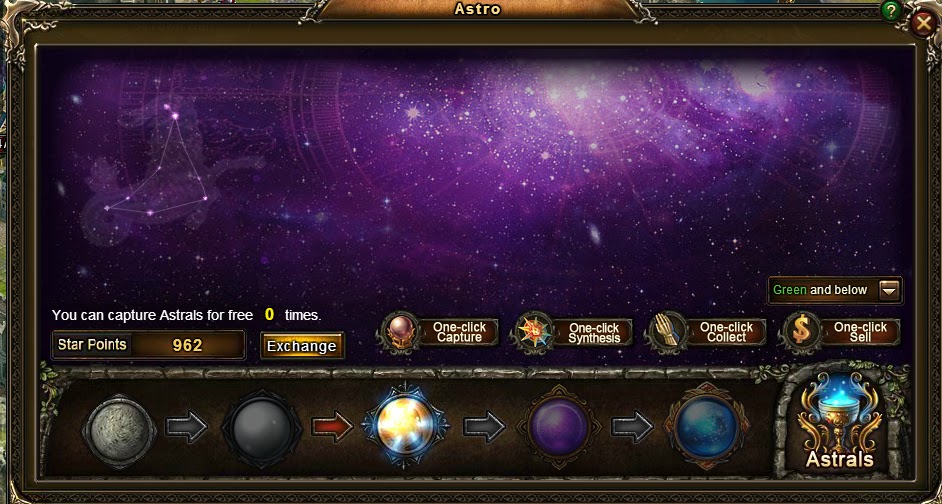The height and width of the screenshot is (504, 942).
Task: Open the Green and below dropdown
Action: (889, 290)
